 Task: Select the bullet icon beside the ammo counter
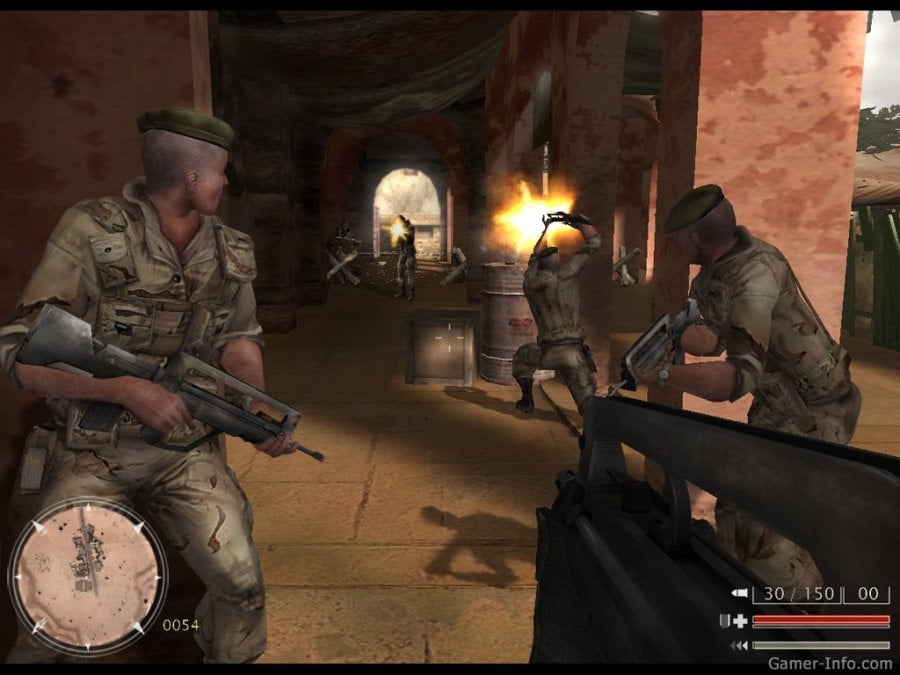click(740, 594)
